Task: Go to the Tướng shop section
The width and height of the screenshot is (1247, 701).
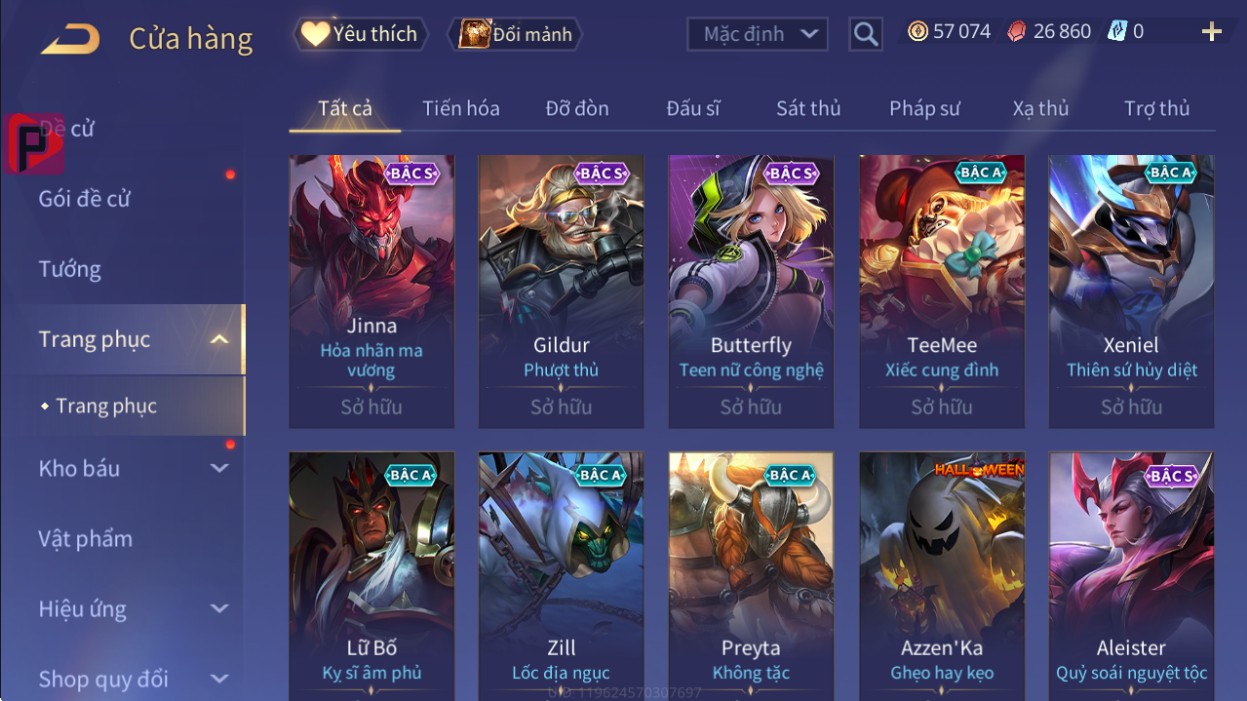Action: (x=70, y=269)
